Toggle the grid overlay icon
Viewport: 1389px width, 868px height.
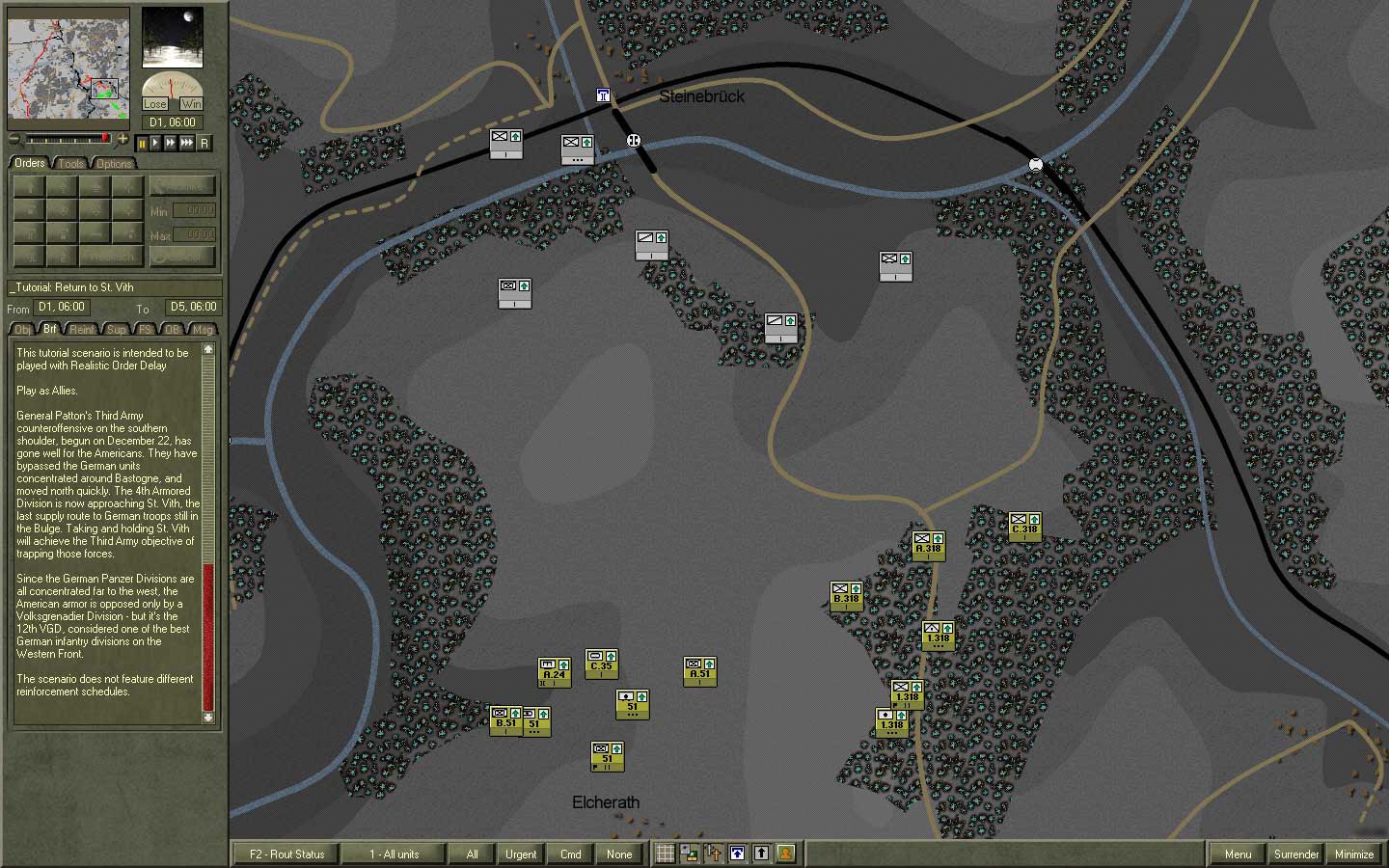(x=666, y=854)
